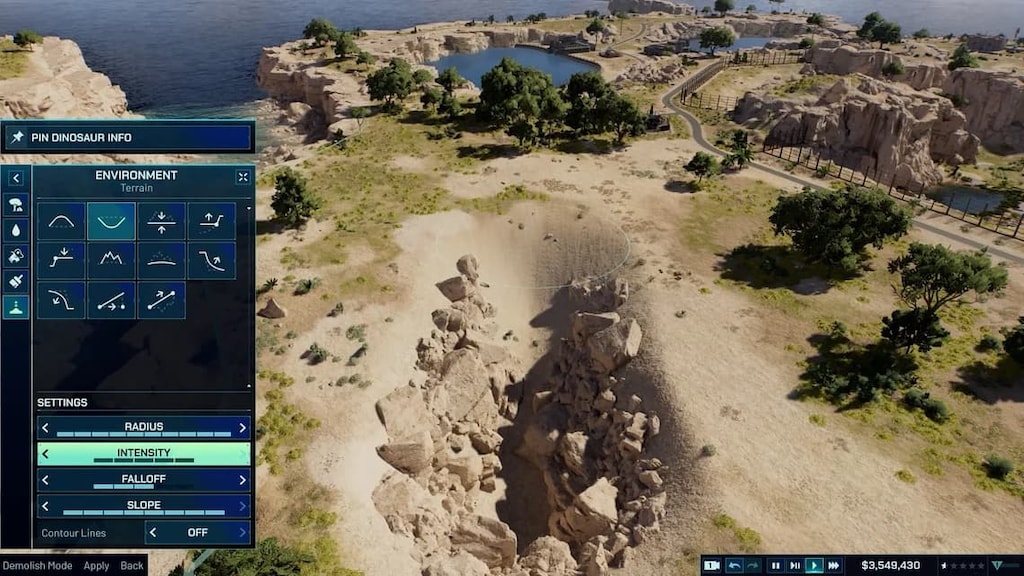Select the raise terrain hill tool
Viewport: 1024px width, 576px height.
pyautogui.click(x=60, y=221)
